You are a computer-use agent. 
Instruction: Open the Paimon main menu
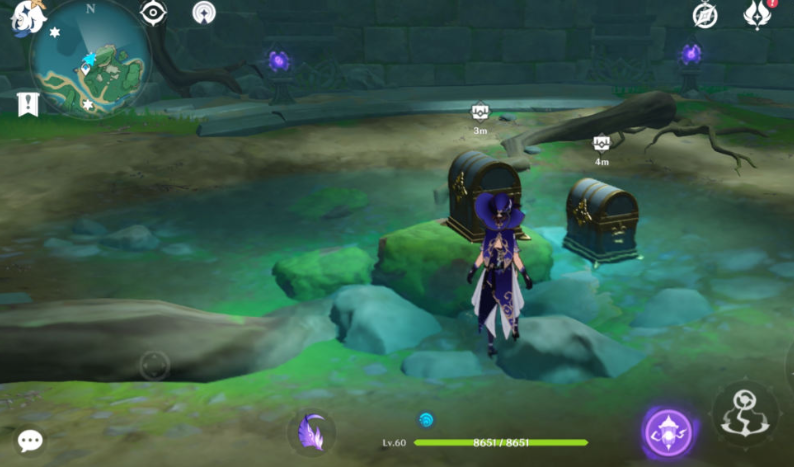[x=27, y=18]
